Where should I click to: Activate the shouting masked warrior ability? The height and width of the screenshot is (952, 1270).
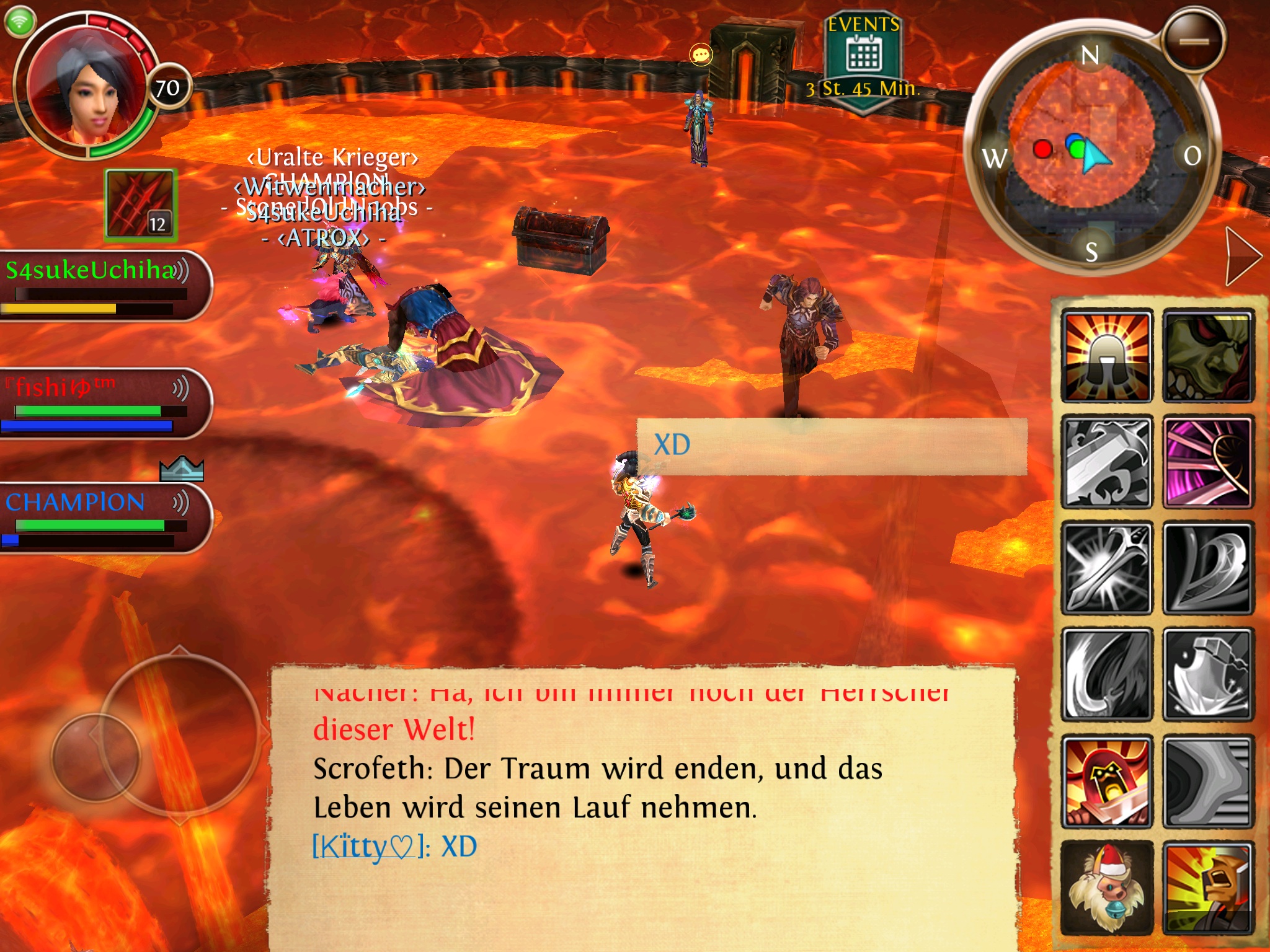tap(1207, 888)
